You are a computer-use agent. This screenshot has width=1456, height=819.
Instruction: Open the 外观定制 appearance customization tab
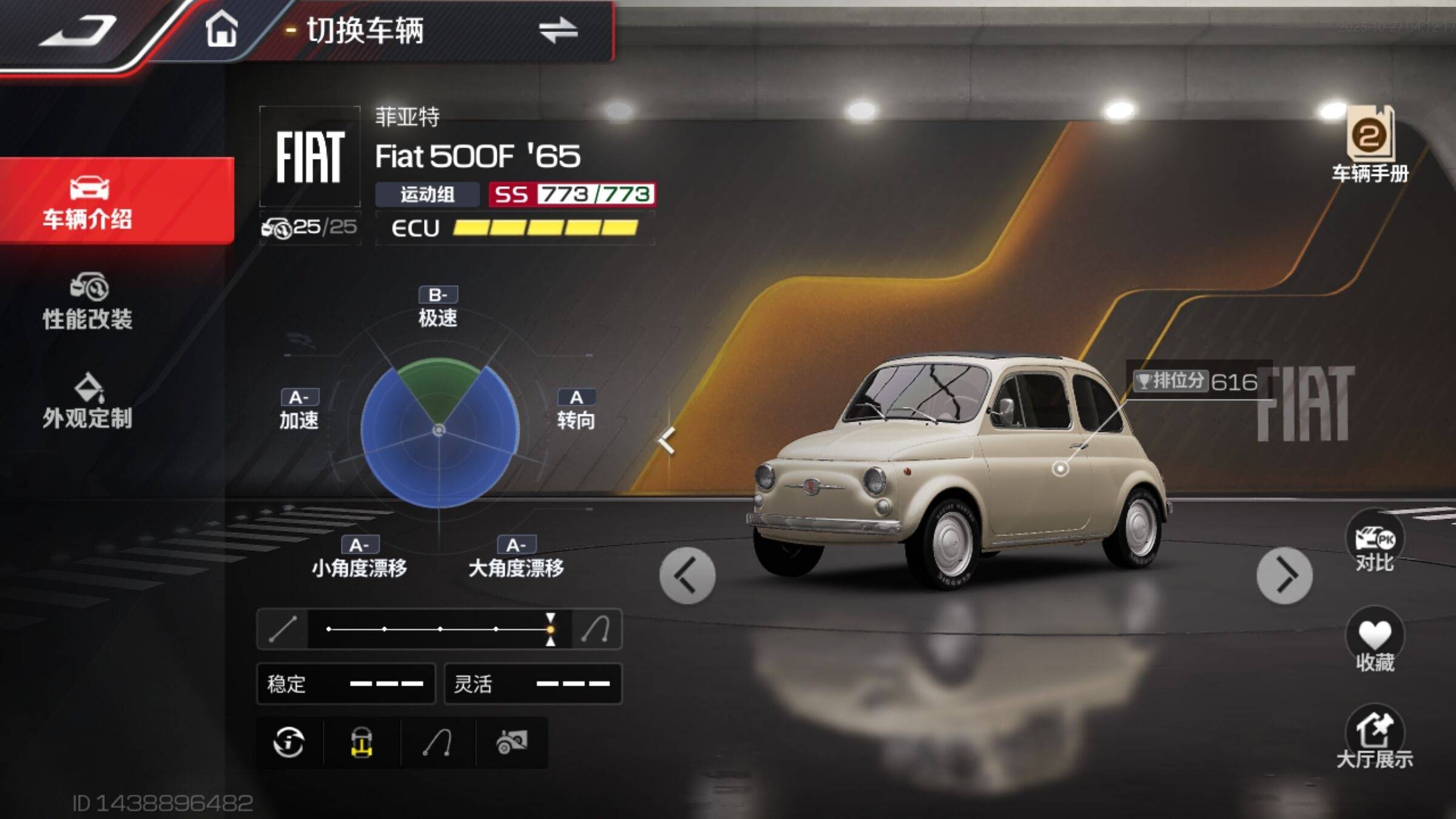tap(89, 402)
